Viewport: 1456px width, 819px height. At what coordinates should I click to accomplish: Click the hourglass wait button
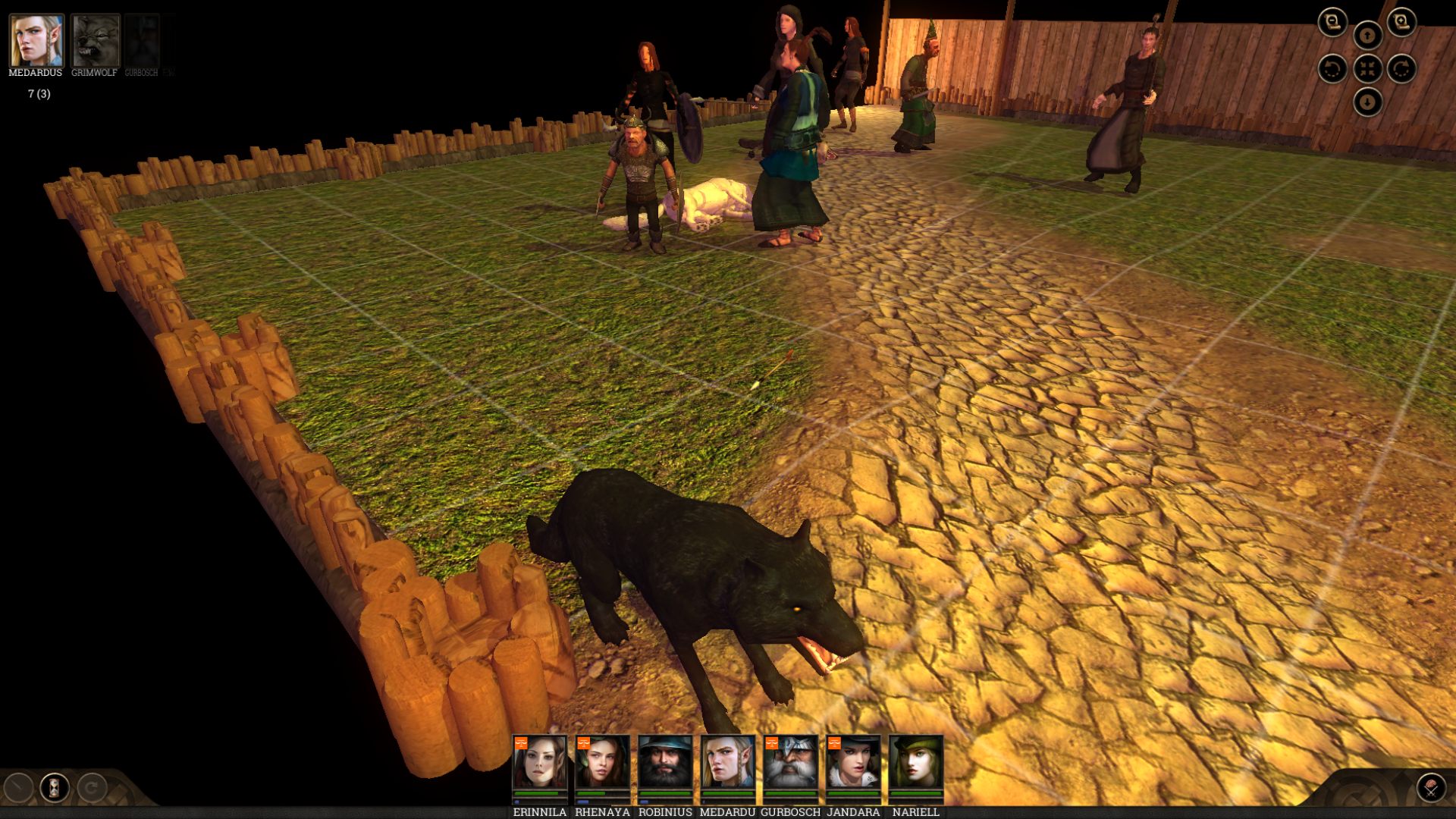click(55, 788)
